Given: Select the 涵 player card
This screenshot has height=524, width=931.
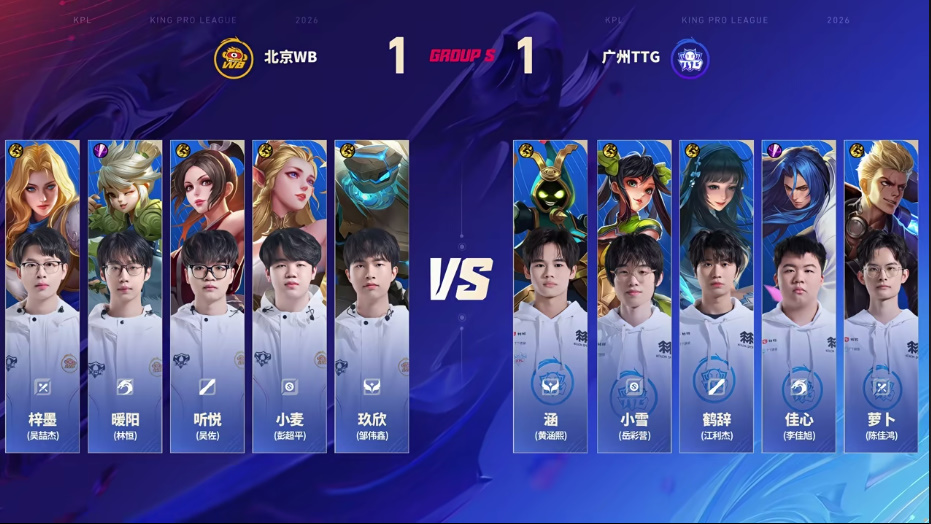Looking at the screenshot, I should click(x=550, y=295).
